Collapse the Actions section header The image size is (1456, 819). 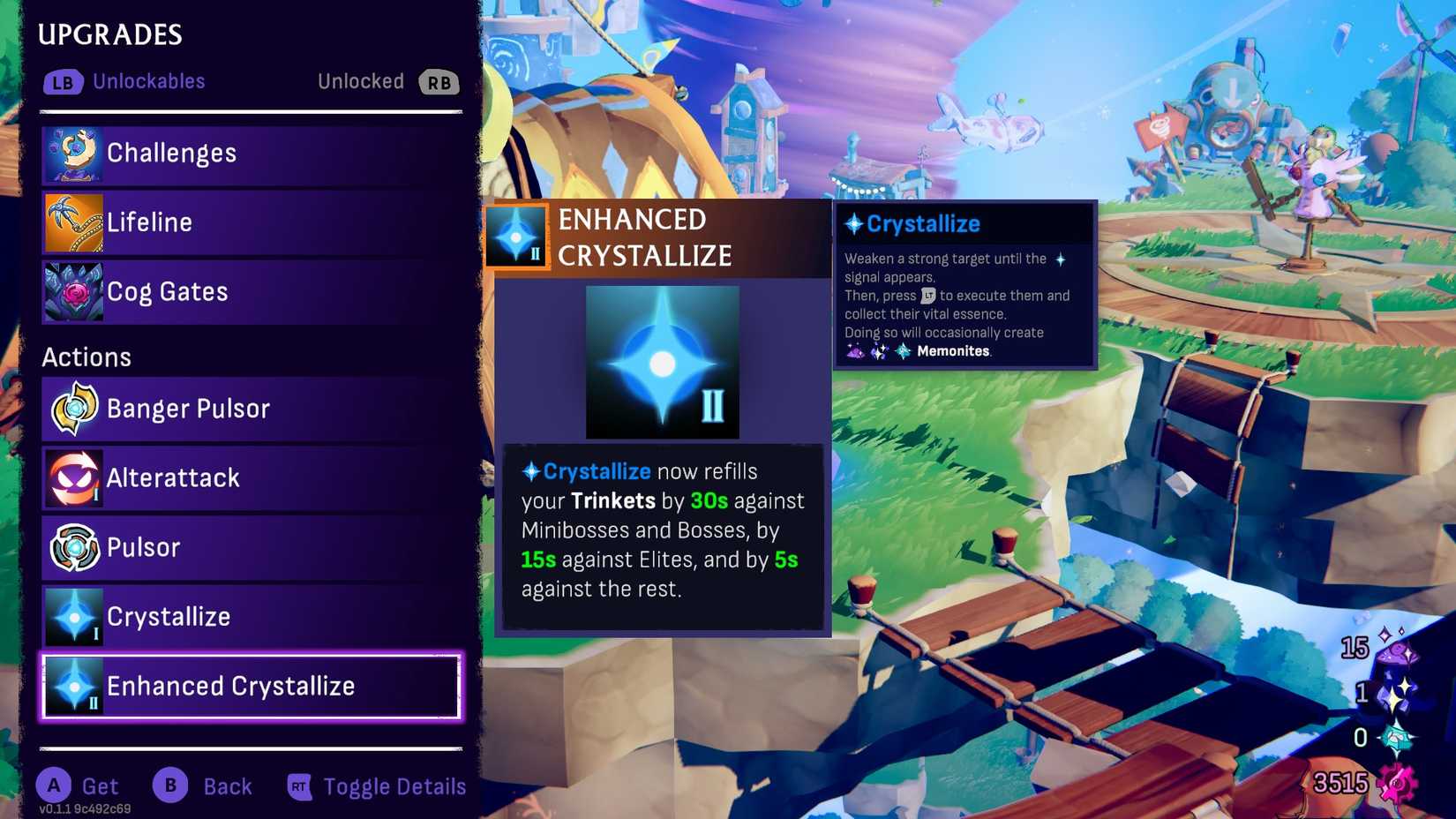(x=86, y=357)
